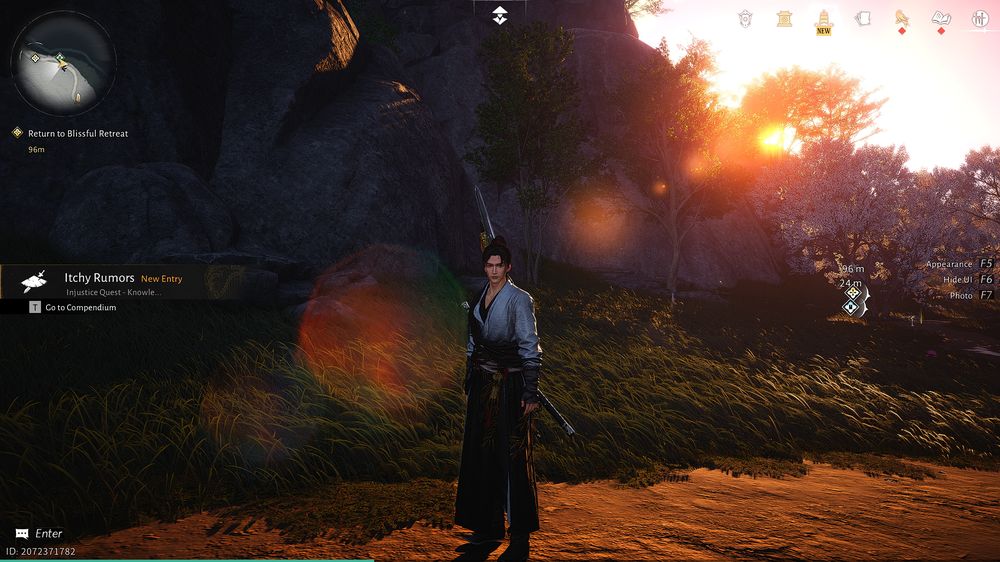Click the golden bird icon
This screenshot has width=1000, height=562.
coord(901,18)
